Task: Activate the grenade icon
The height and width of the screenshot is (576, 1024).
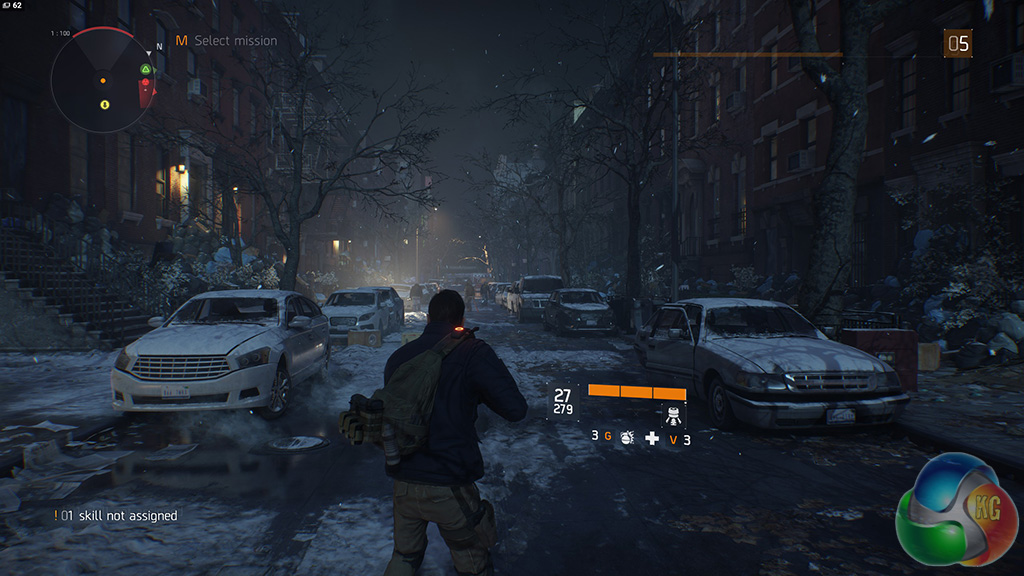Action: click(x=627, y=438)
